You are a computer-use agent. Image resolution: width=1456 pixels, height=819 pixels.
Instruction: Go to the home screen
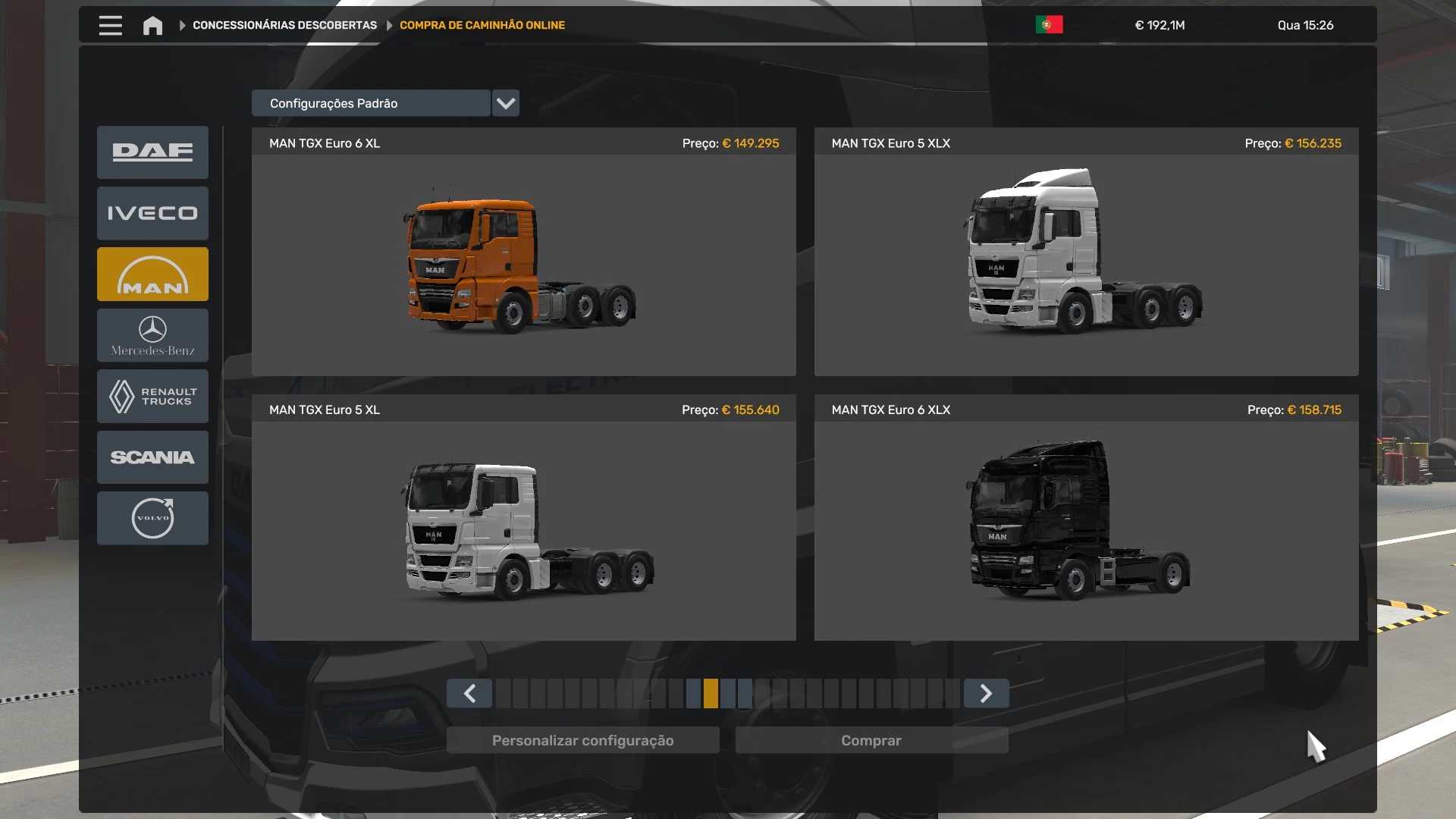point(152,26)
